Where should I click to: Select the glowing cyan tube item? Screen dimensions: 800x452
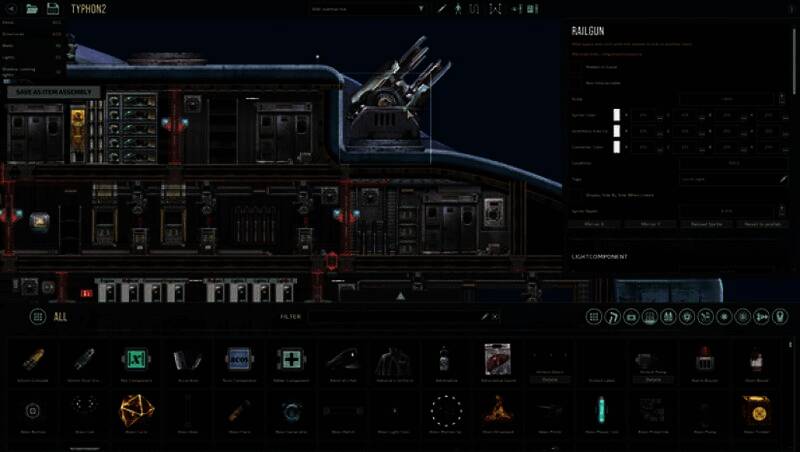click(x=601, y=409)
